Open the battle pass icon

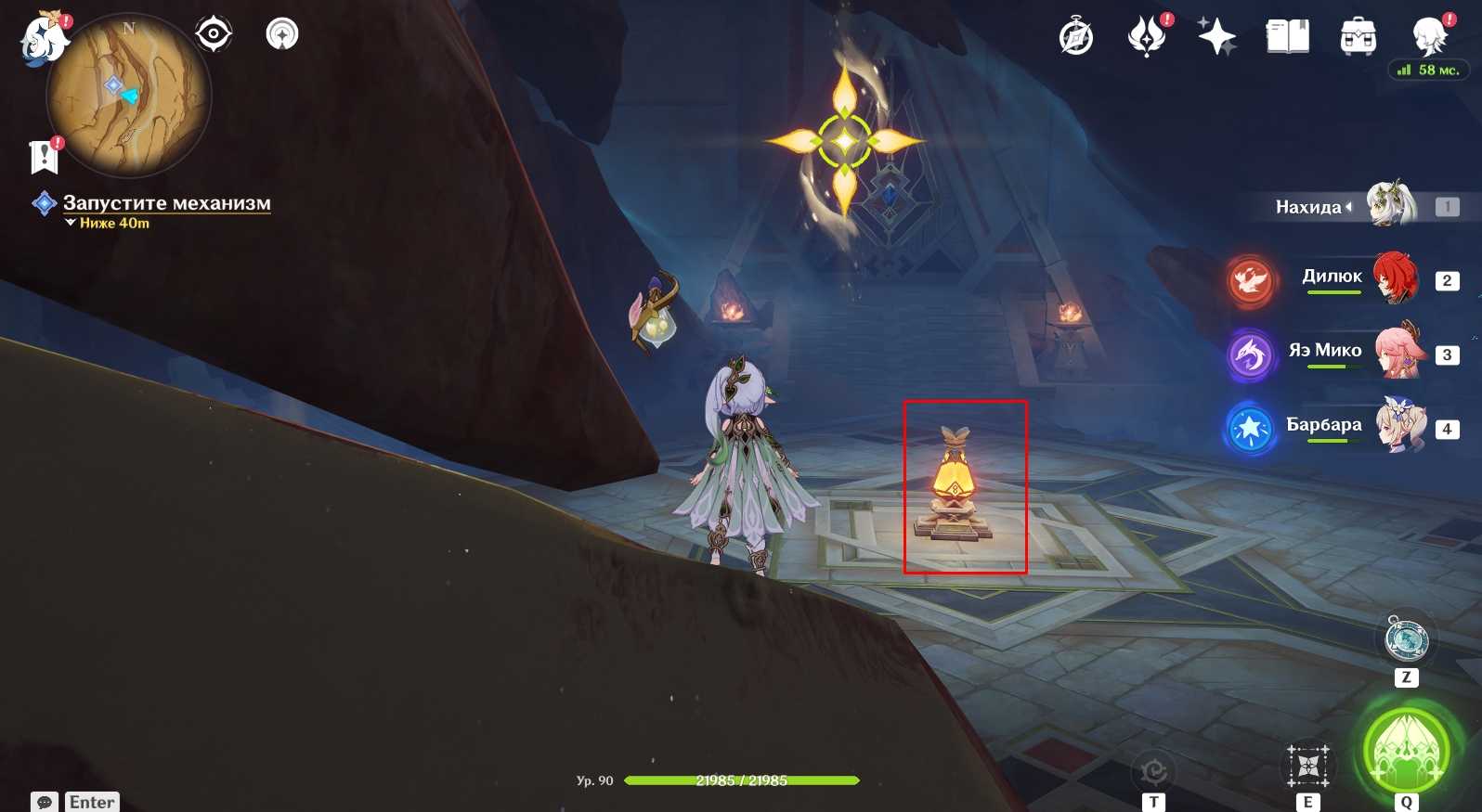(1147, 37)
